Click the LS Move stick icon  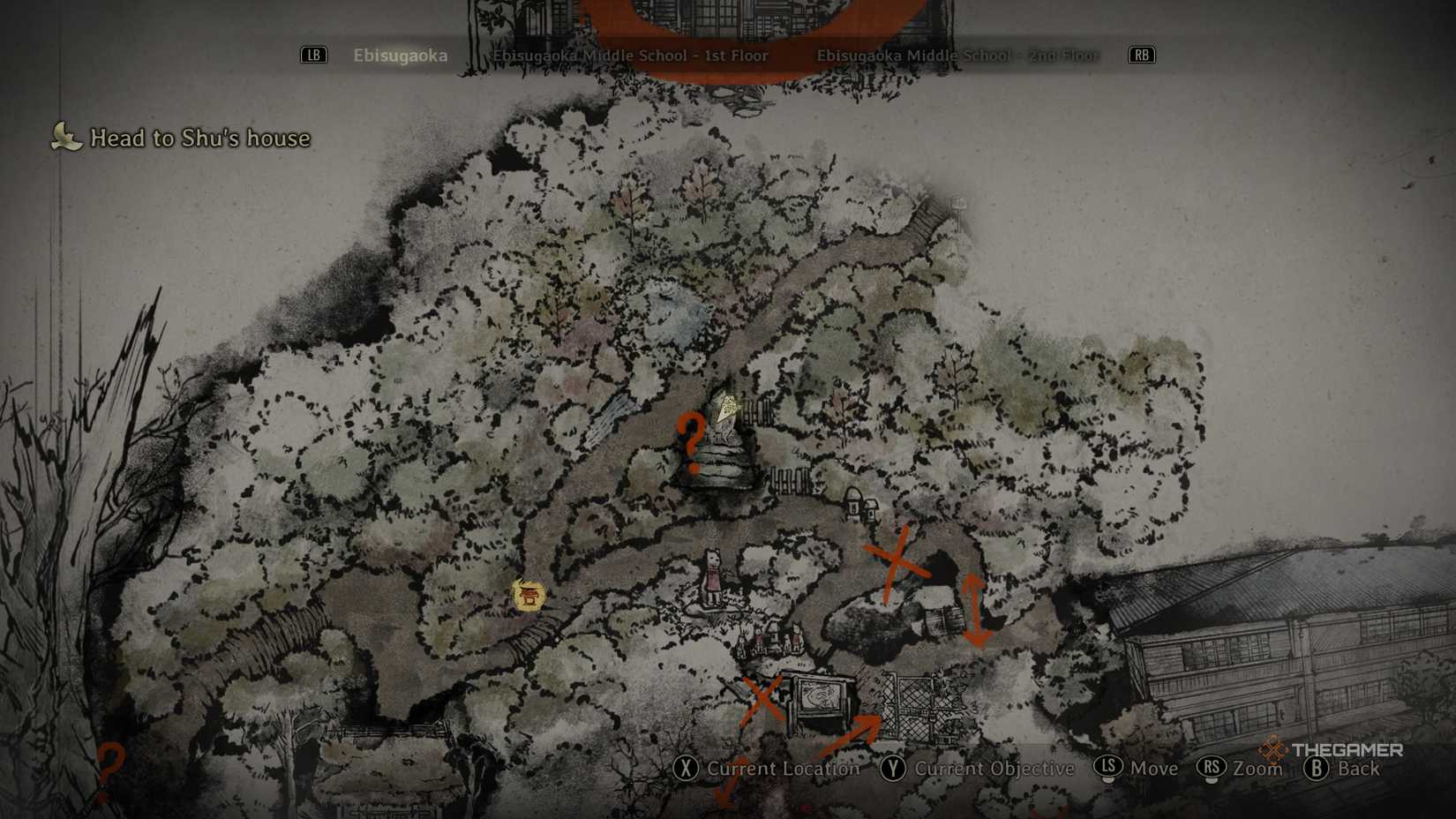pos(1110,769)
